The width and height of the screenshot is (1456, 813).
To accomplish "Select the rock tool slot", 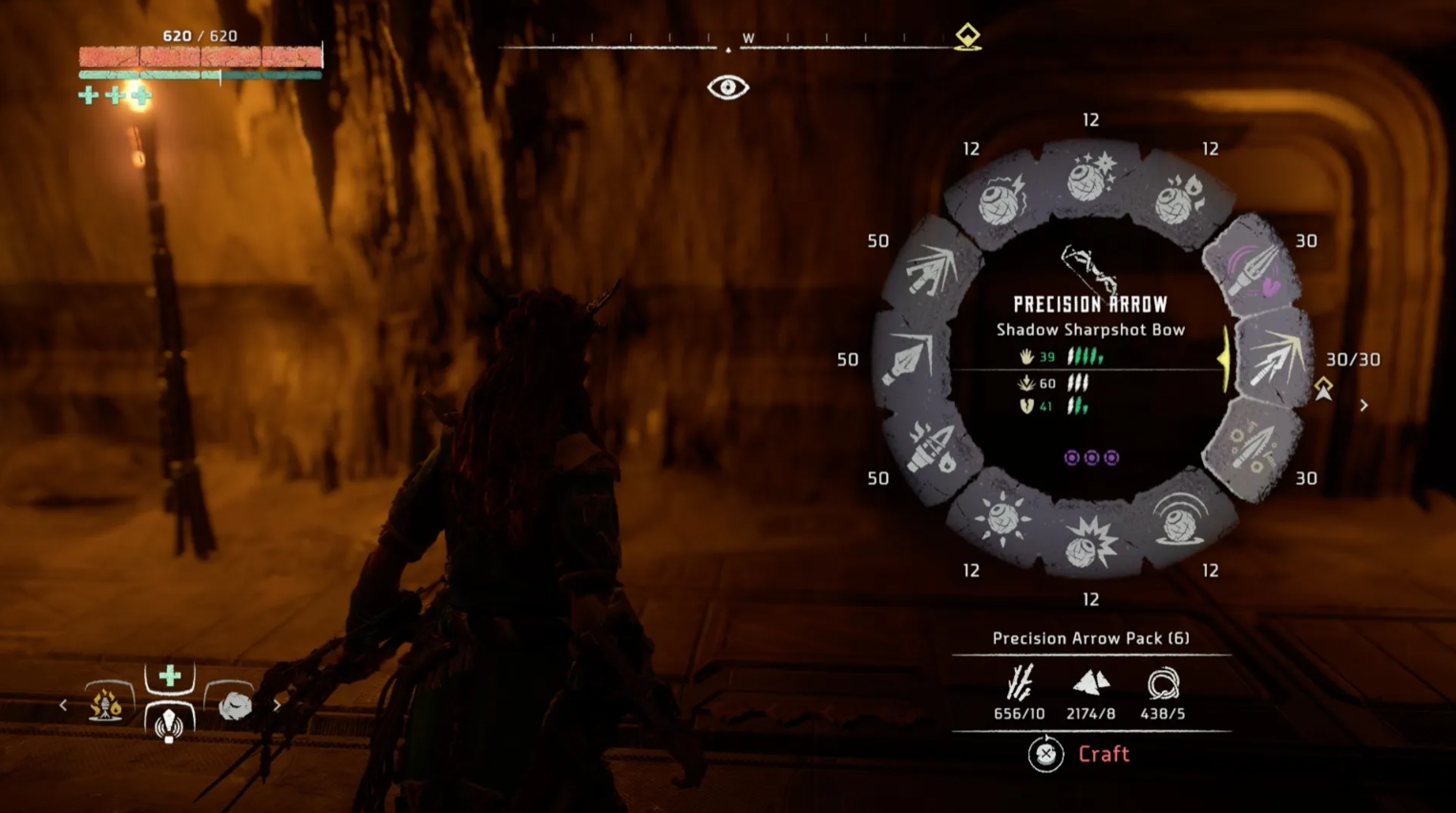I will 234,704.
